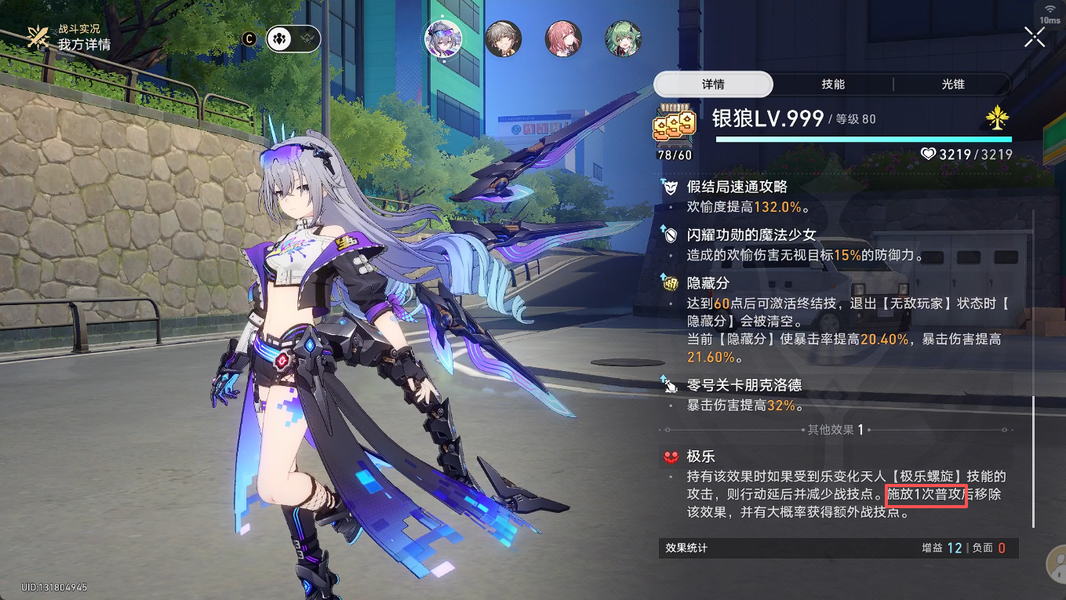Select the allies team view toggle
Viewport: 1066px width, 600px height.
pyautogui.click(x=280, y=39)
